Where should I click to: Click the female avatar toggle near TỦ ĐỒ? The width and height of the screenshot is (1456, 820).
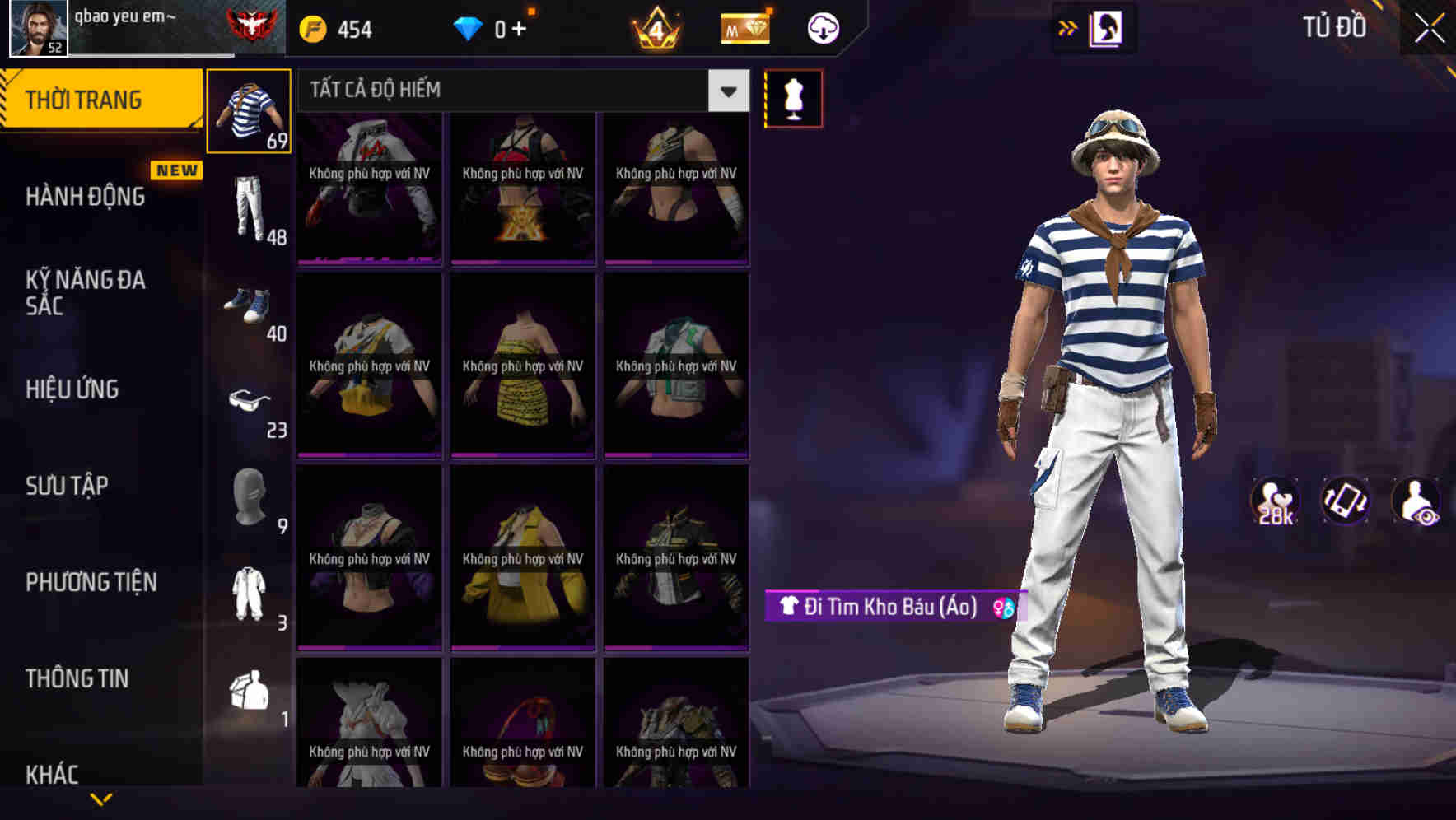[x=1108, y=27]
